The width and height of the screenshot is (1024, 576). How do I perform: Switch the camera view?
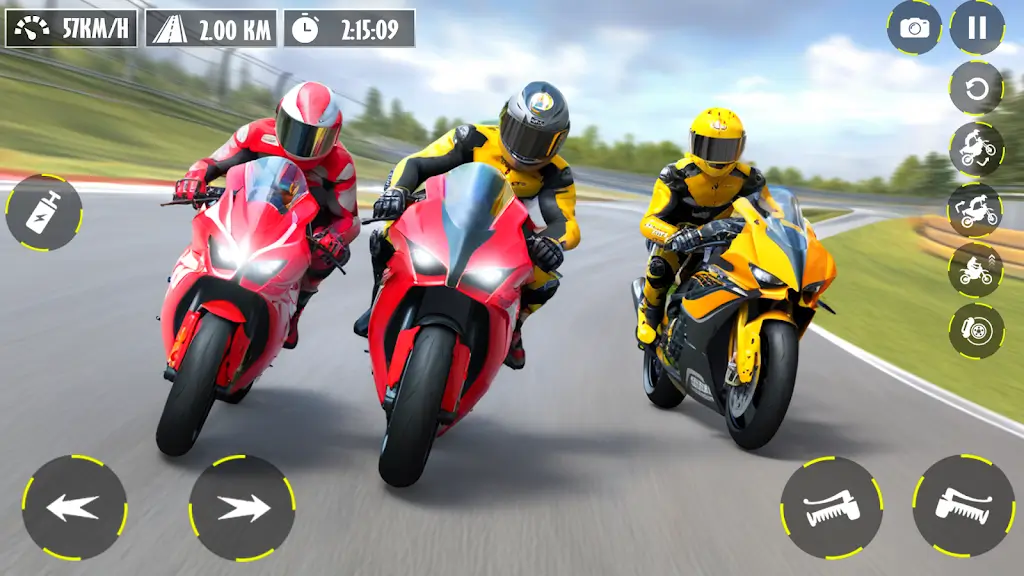click(x=914, y=27)
